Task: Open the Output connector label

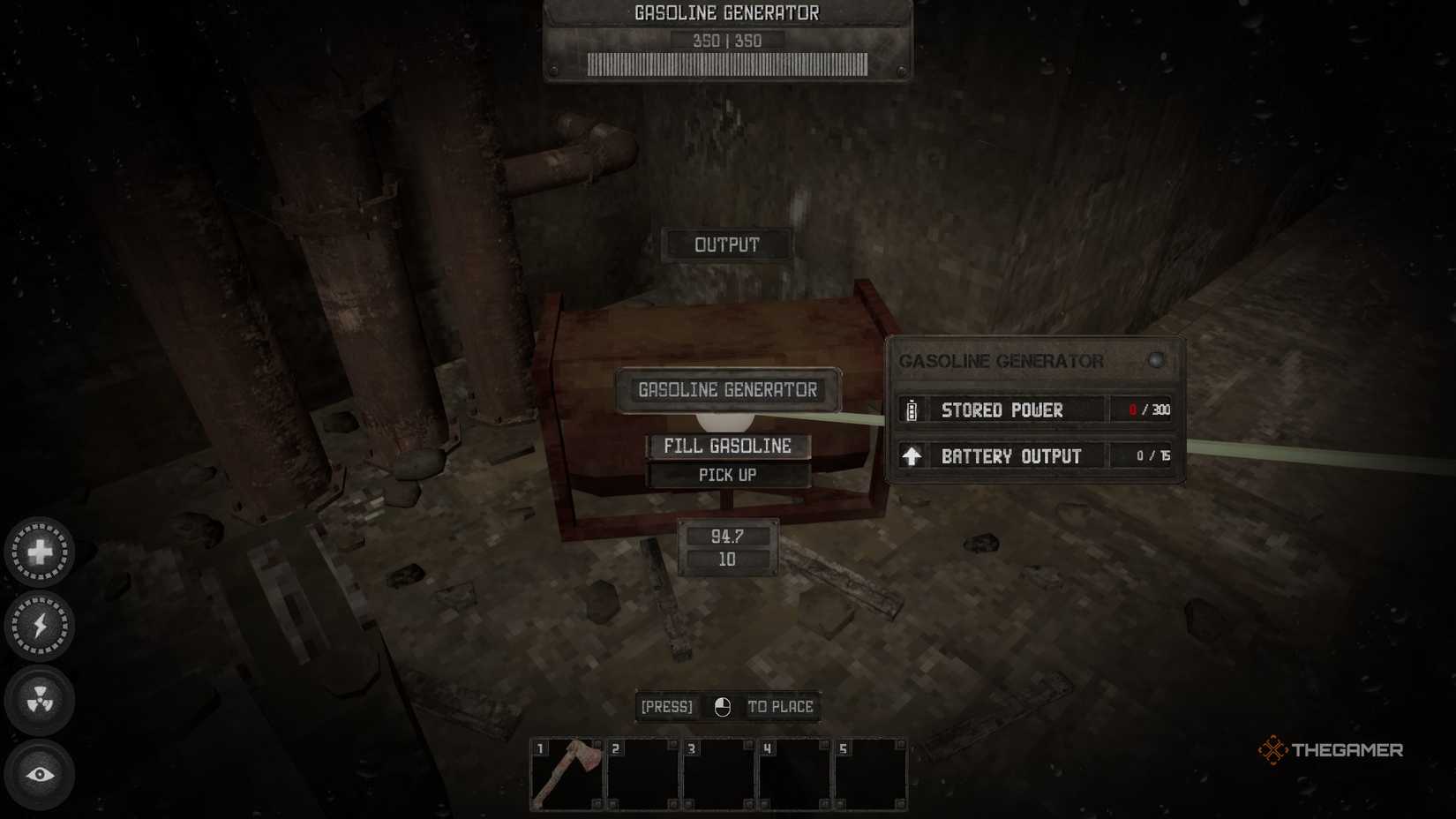Action: 726,244
